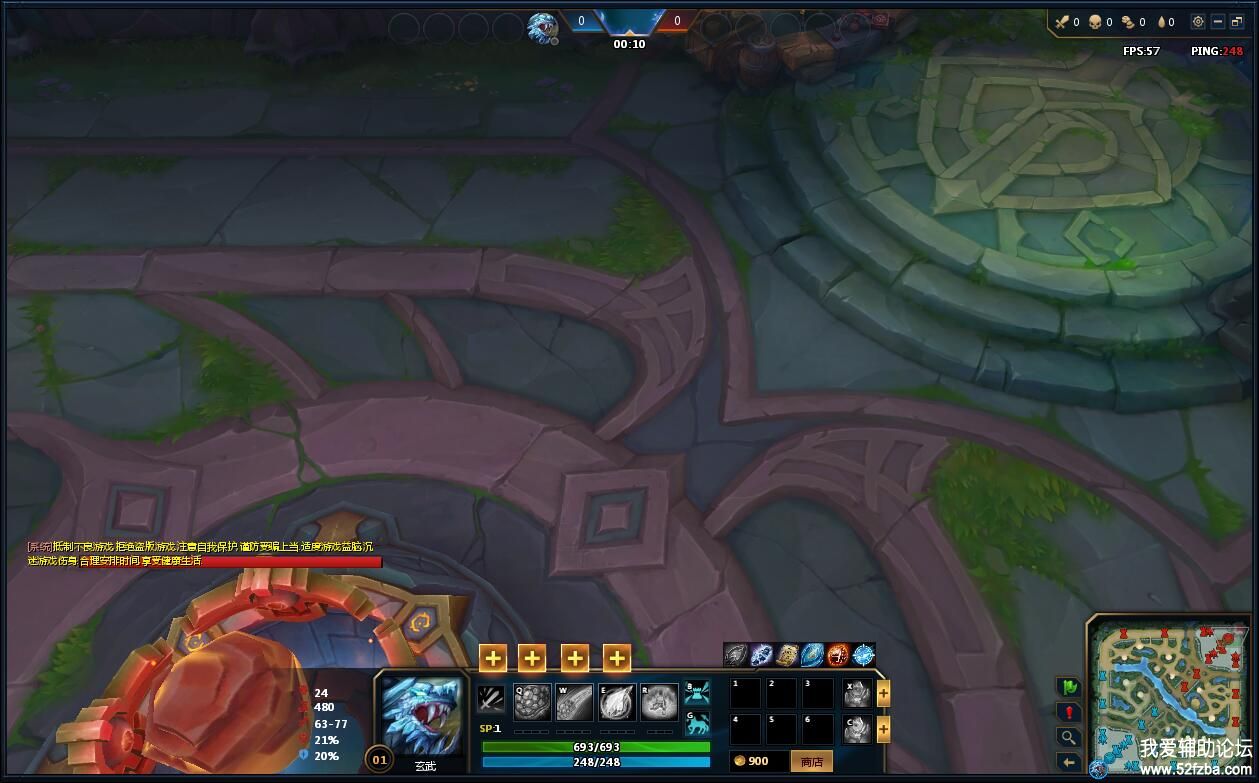1259x783 pixels.
Task: Click the basic attack crossed-swords icon
Action: pyautogui.click(x=491, y=699)
